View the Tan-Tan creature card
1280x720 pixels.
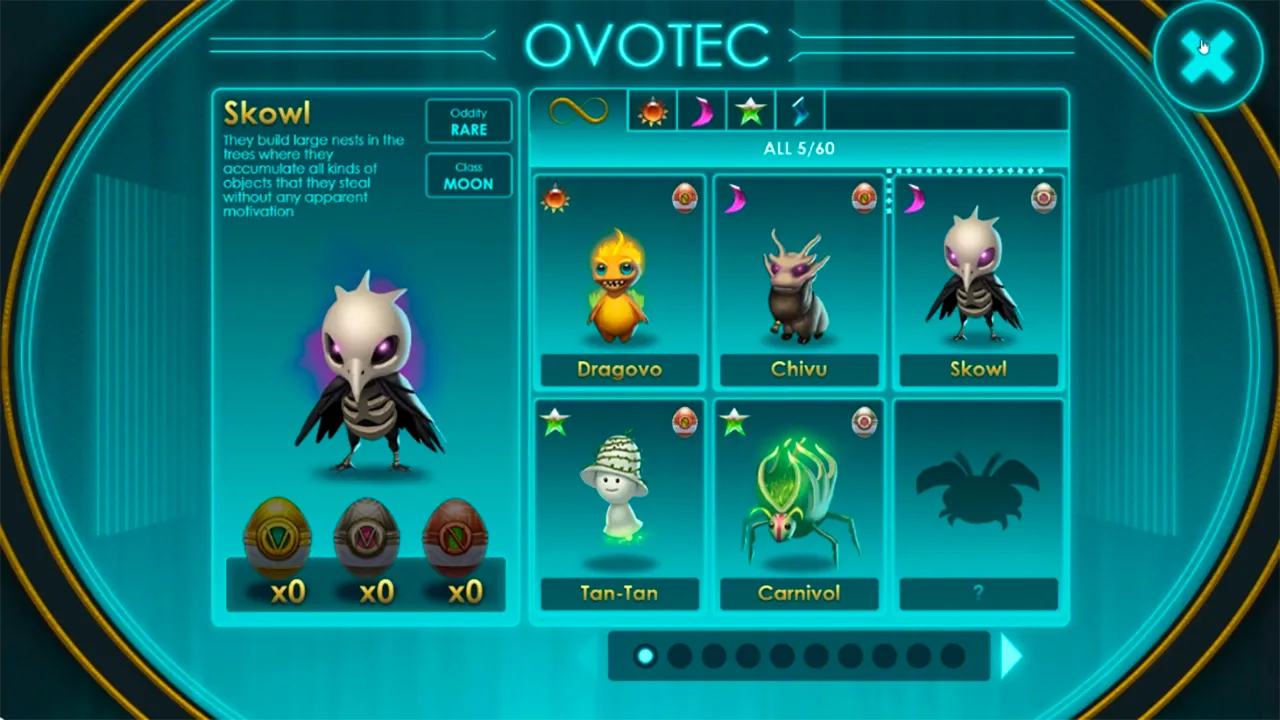click(x=619, y=505)
